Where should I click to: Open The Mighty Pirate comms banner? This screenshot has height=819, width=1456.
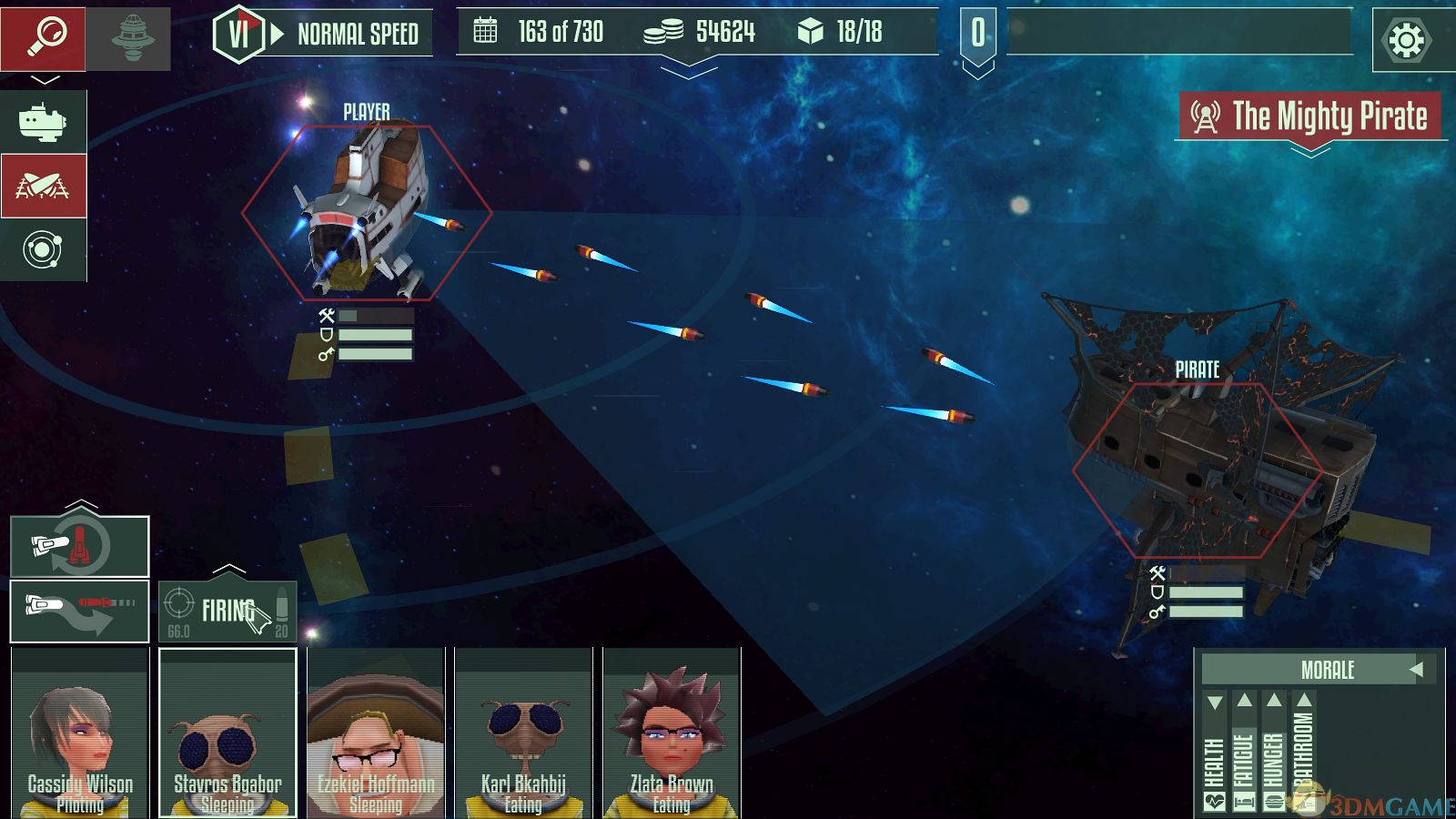pos(1310,116)
